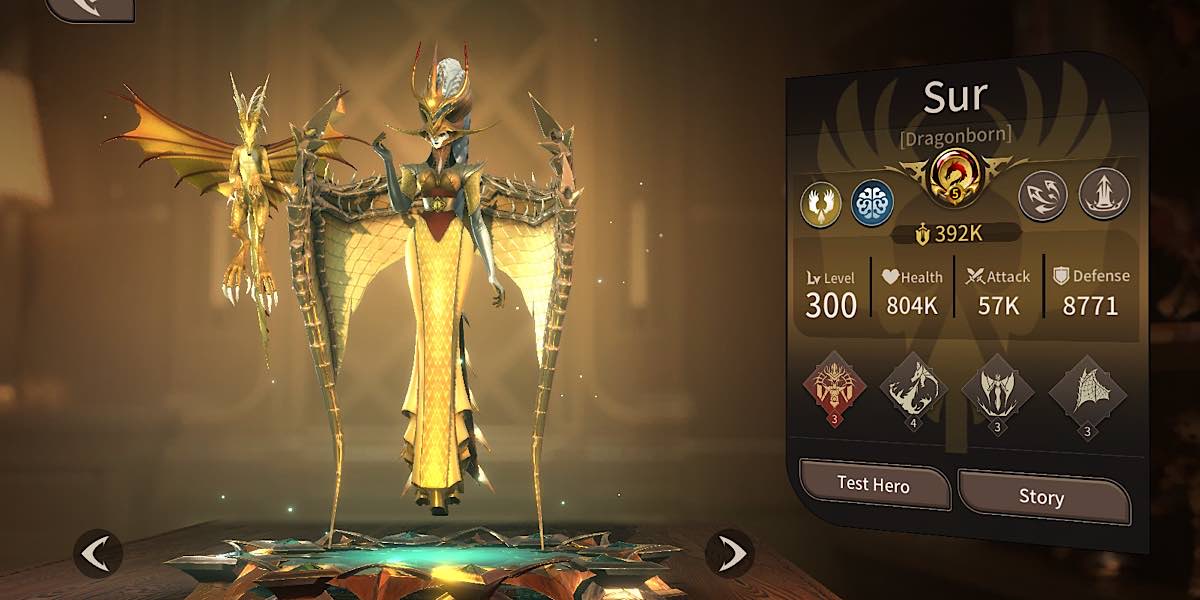The height and width of the screenshot is (600, 1200).
Task: Return using the back button at top-left
Action: (x=90, y=8)
